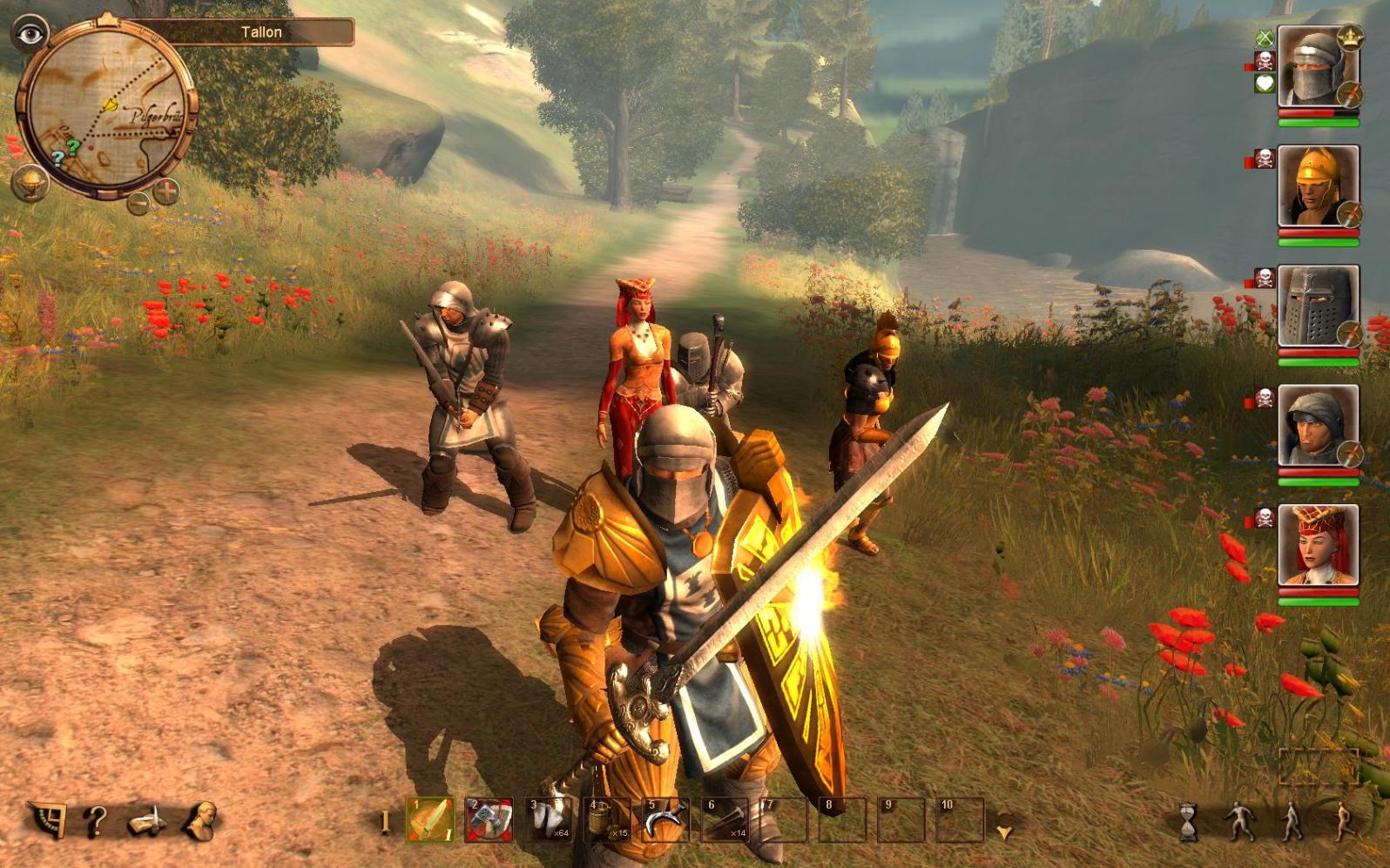Open the character bust menu icon
The width and height of the screenshot is (1390, 868).
(199, 821)
